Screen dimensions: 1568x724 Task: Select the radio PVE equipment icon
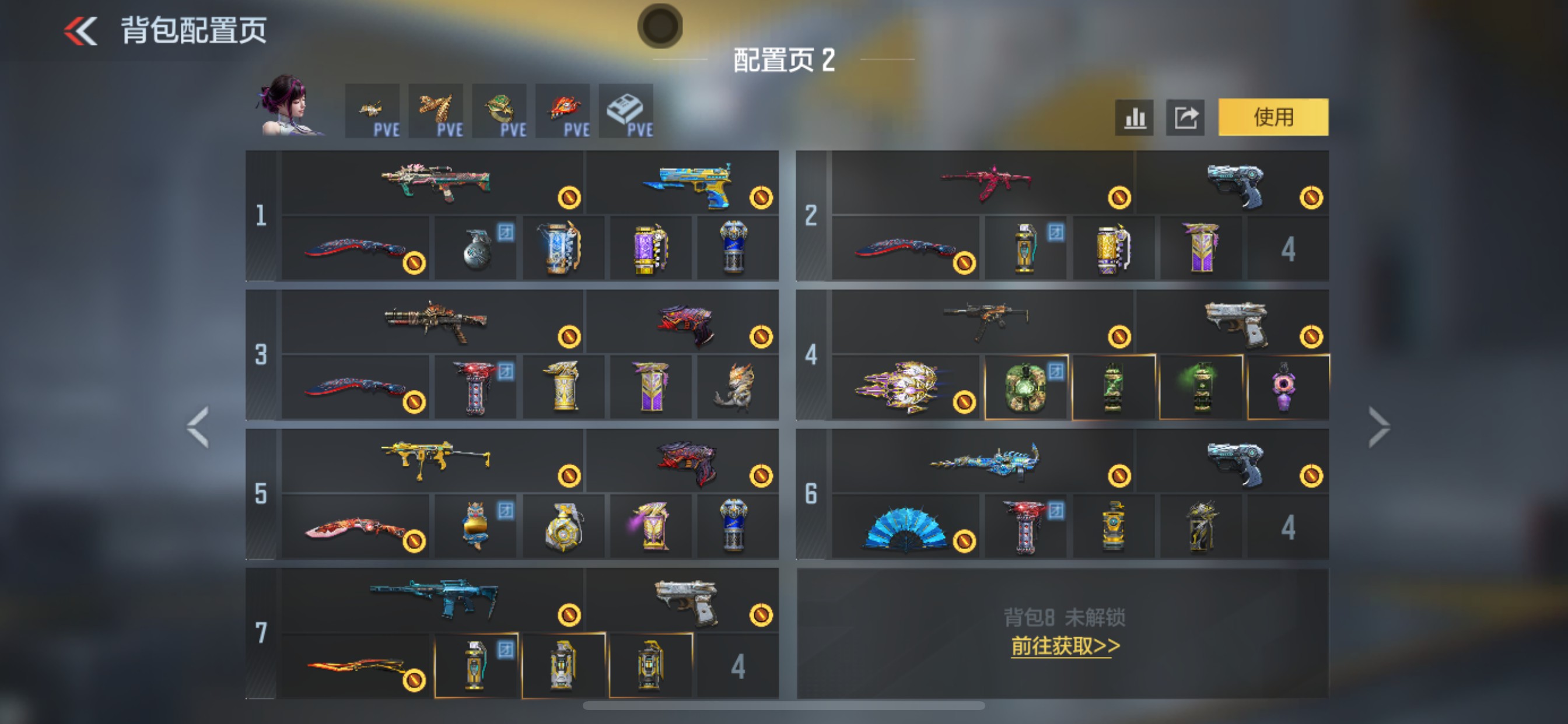626,110
